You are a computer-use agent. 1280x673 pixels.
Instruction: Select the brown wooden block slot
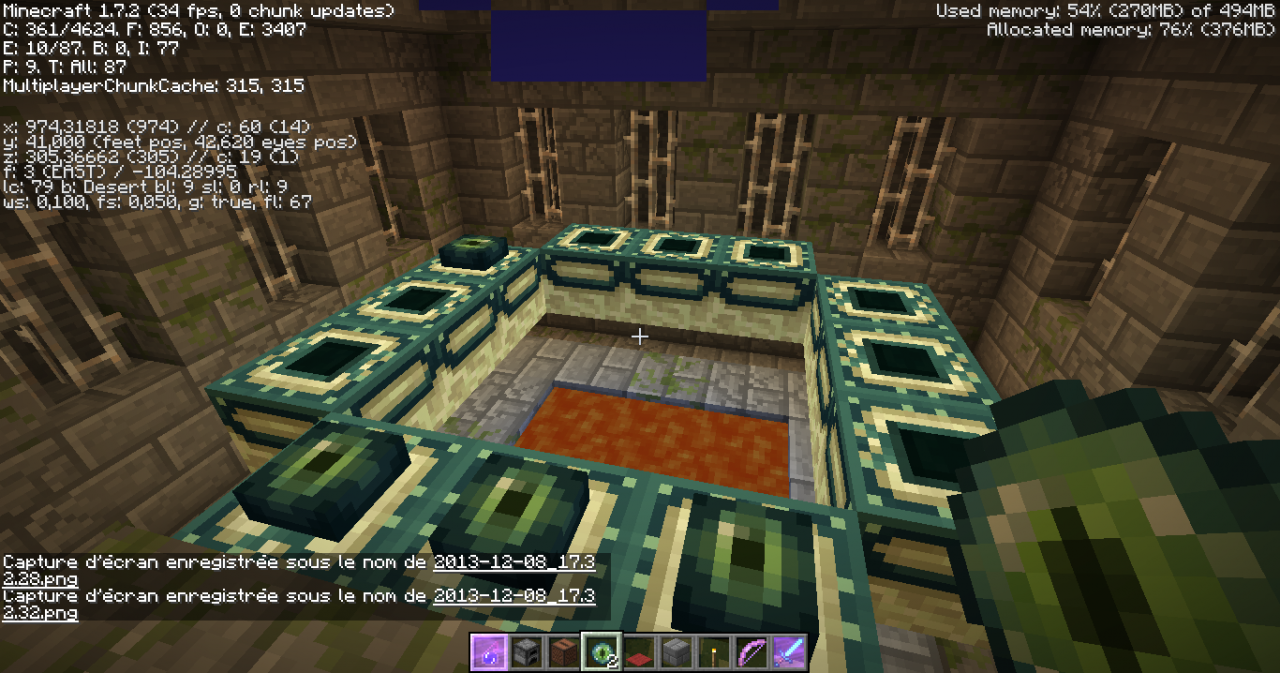pyautogui.click(x=565, y=652)
